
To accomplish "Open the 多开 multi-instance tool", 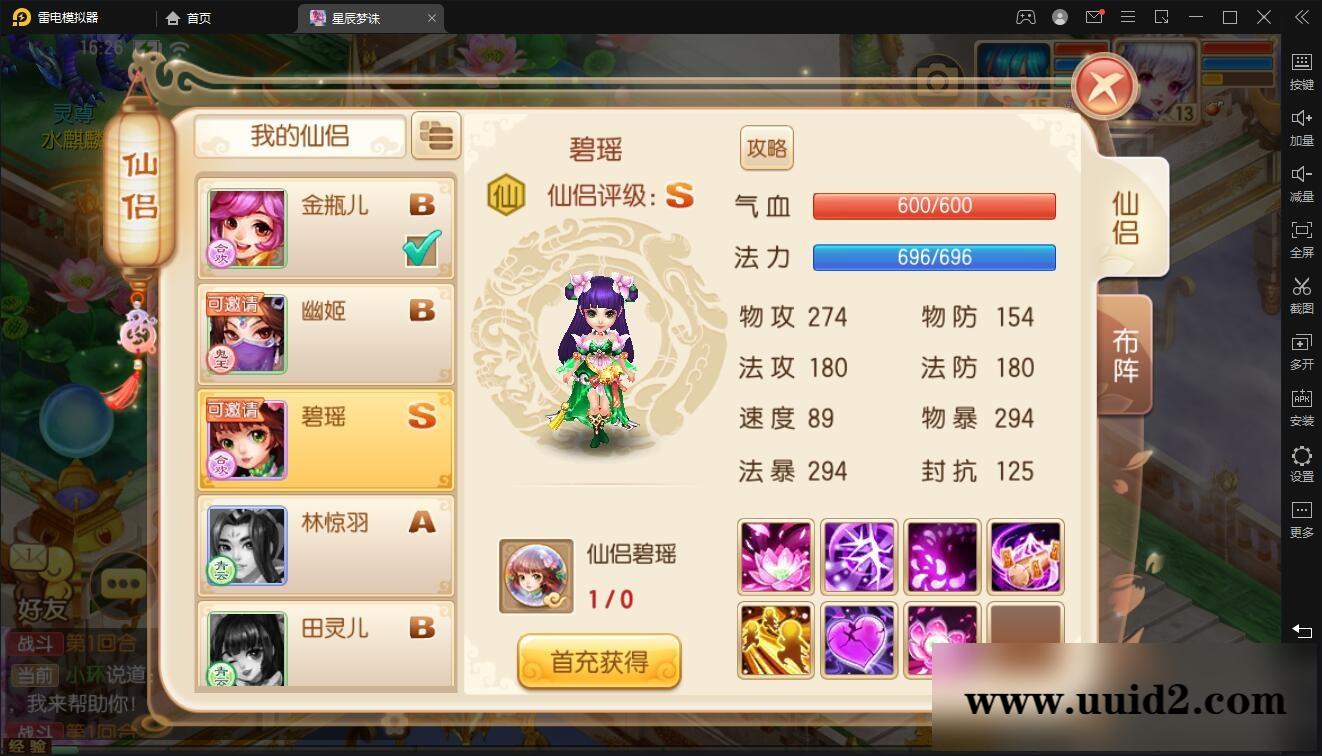I will coord(1301,347).
